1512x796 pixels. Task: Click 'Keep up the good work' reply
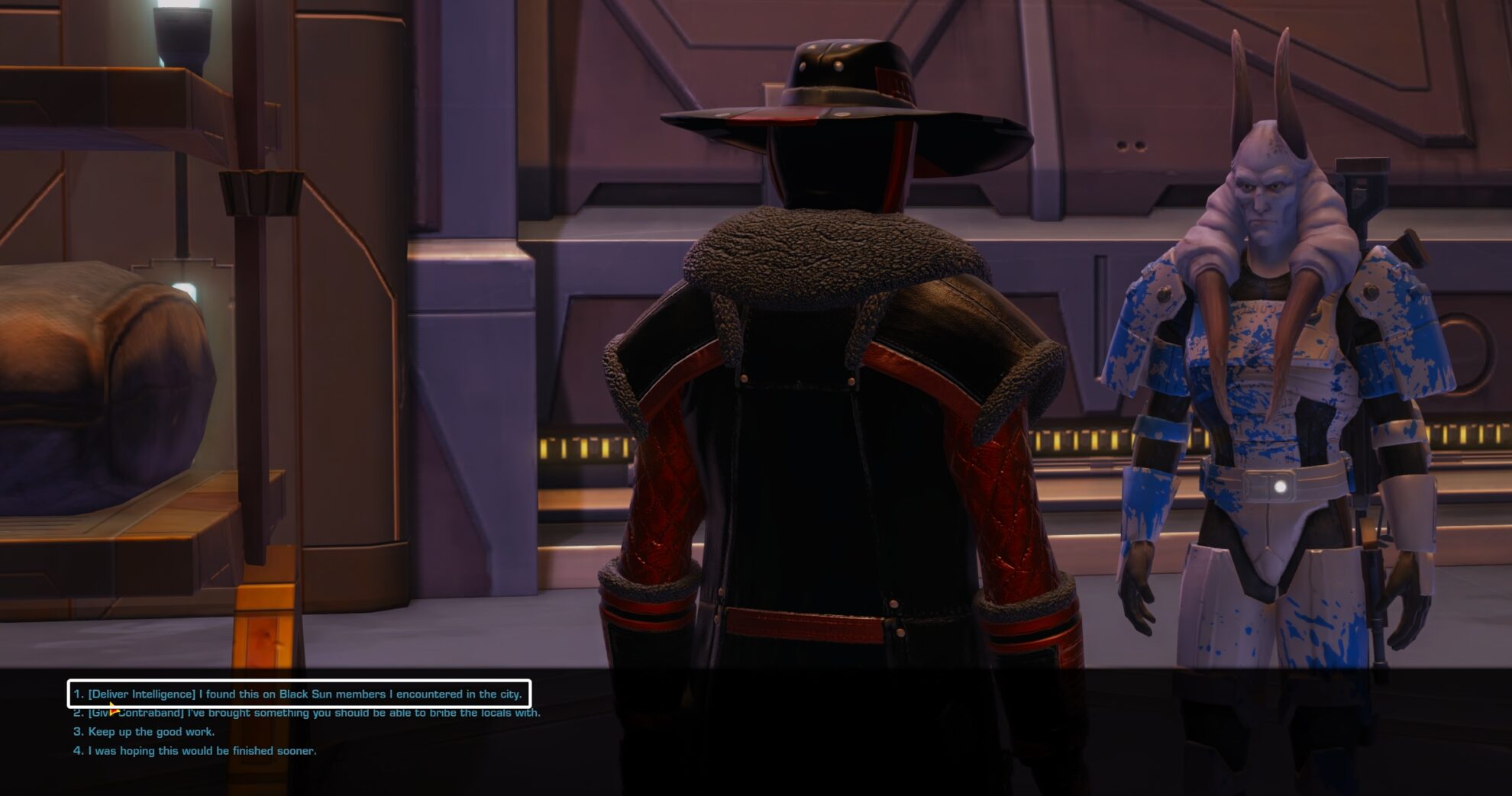(x=153, y=730)
